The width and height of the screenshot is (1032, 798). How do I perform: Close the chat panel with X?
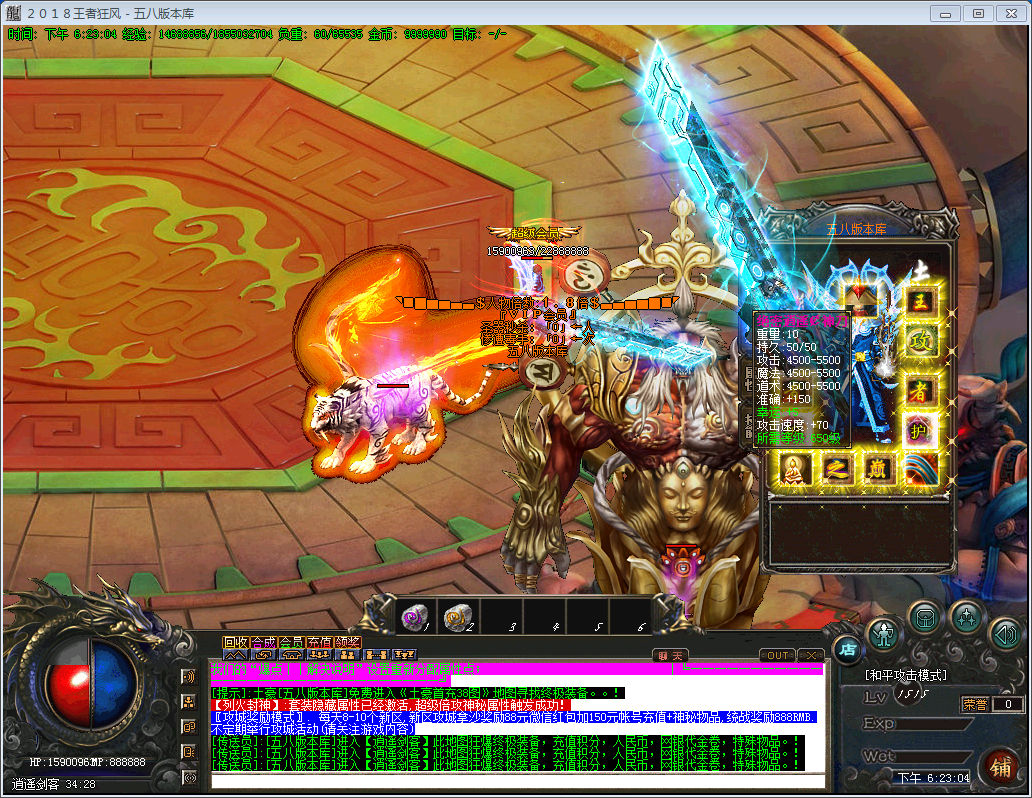coord(810,656)
